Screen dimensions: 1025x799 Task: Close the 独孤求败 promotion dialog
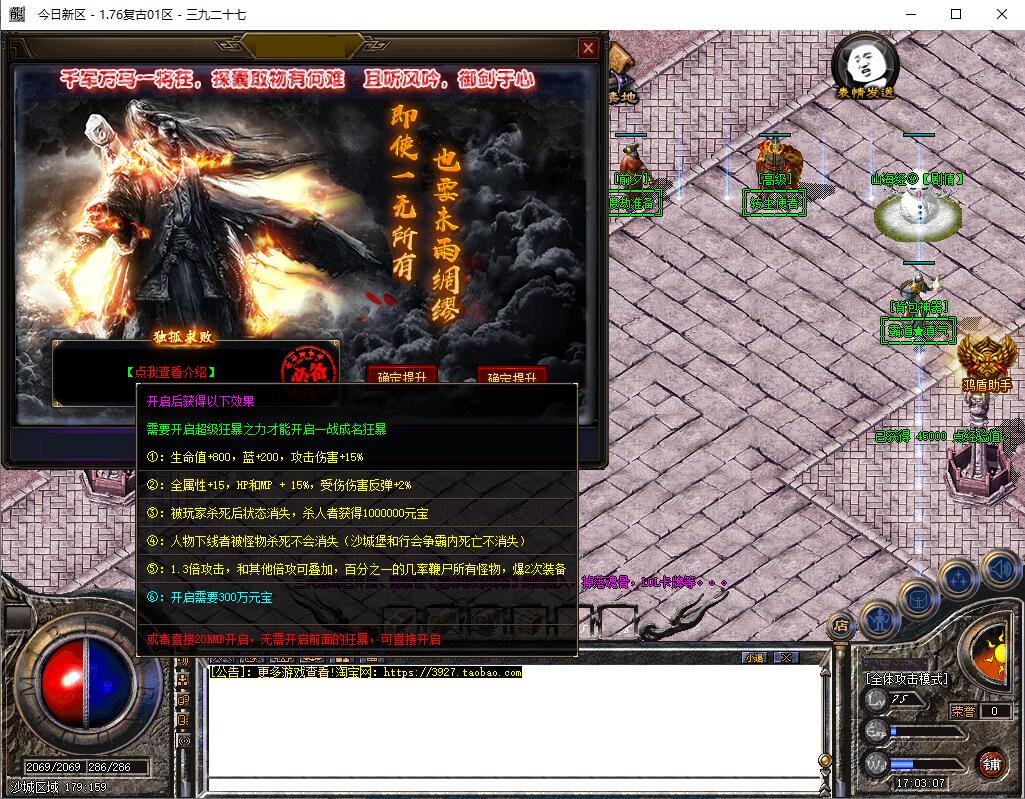pyautogui.click(x=588, y=47)
